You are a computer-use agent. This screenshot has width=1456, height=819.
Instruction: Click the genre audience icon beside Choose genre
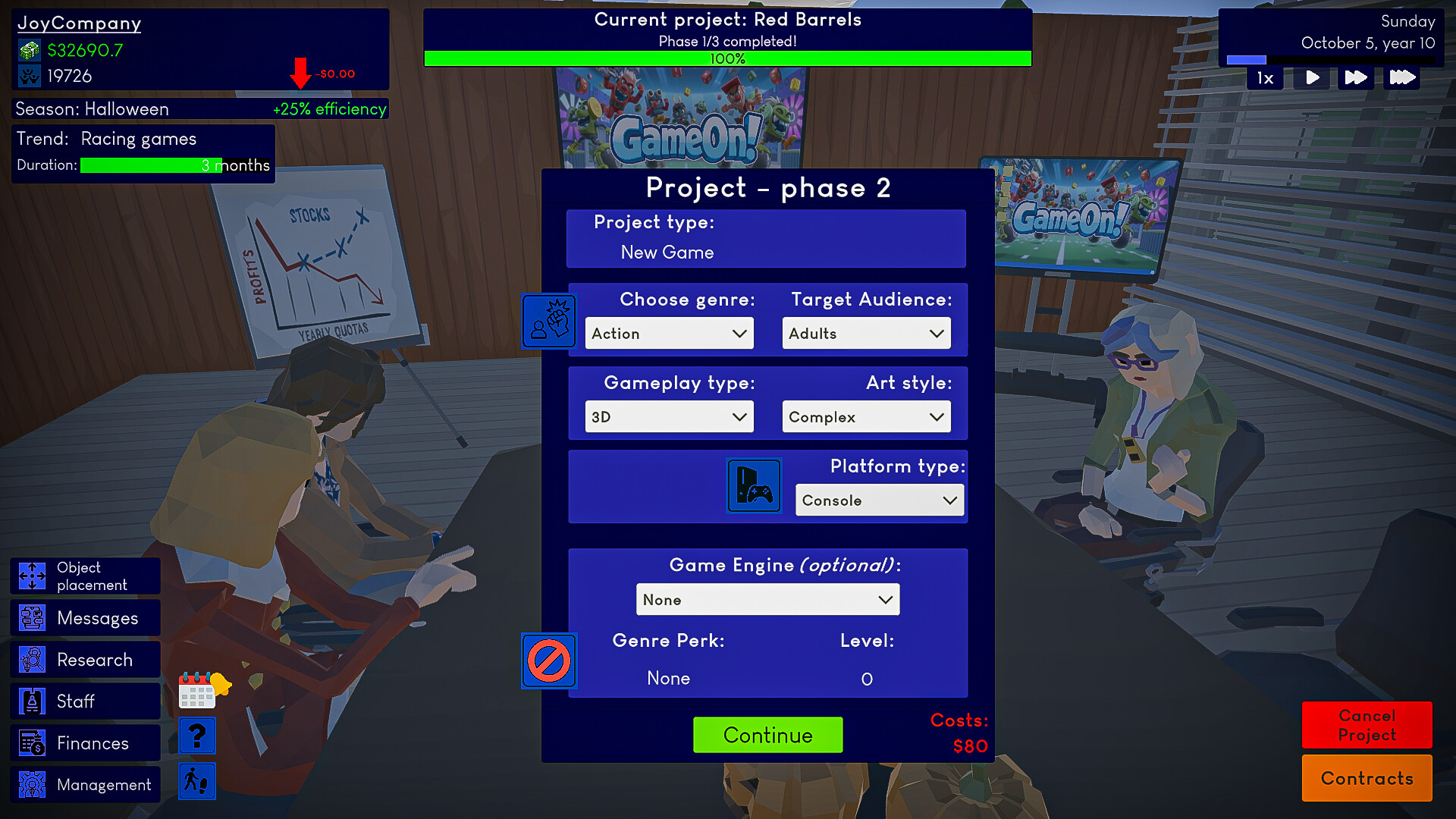click(x=548, y=321)
